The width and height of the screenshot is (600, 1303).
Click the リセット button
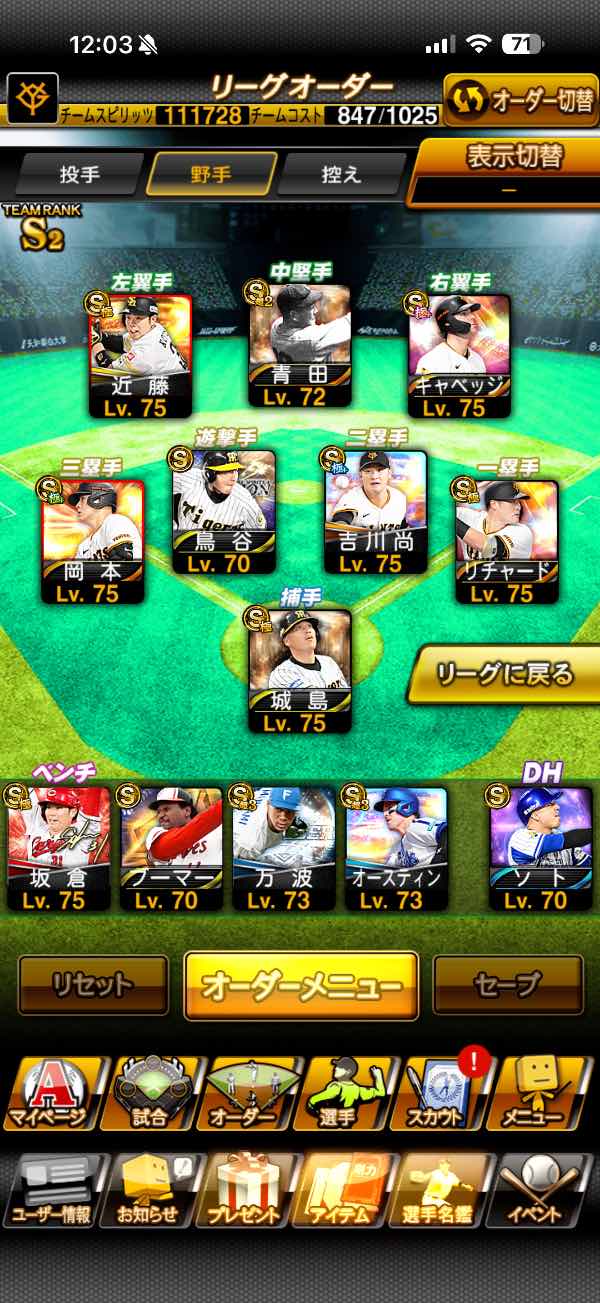tap(93, 985)
